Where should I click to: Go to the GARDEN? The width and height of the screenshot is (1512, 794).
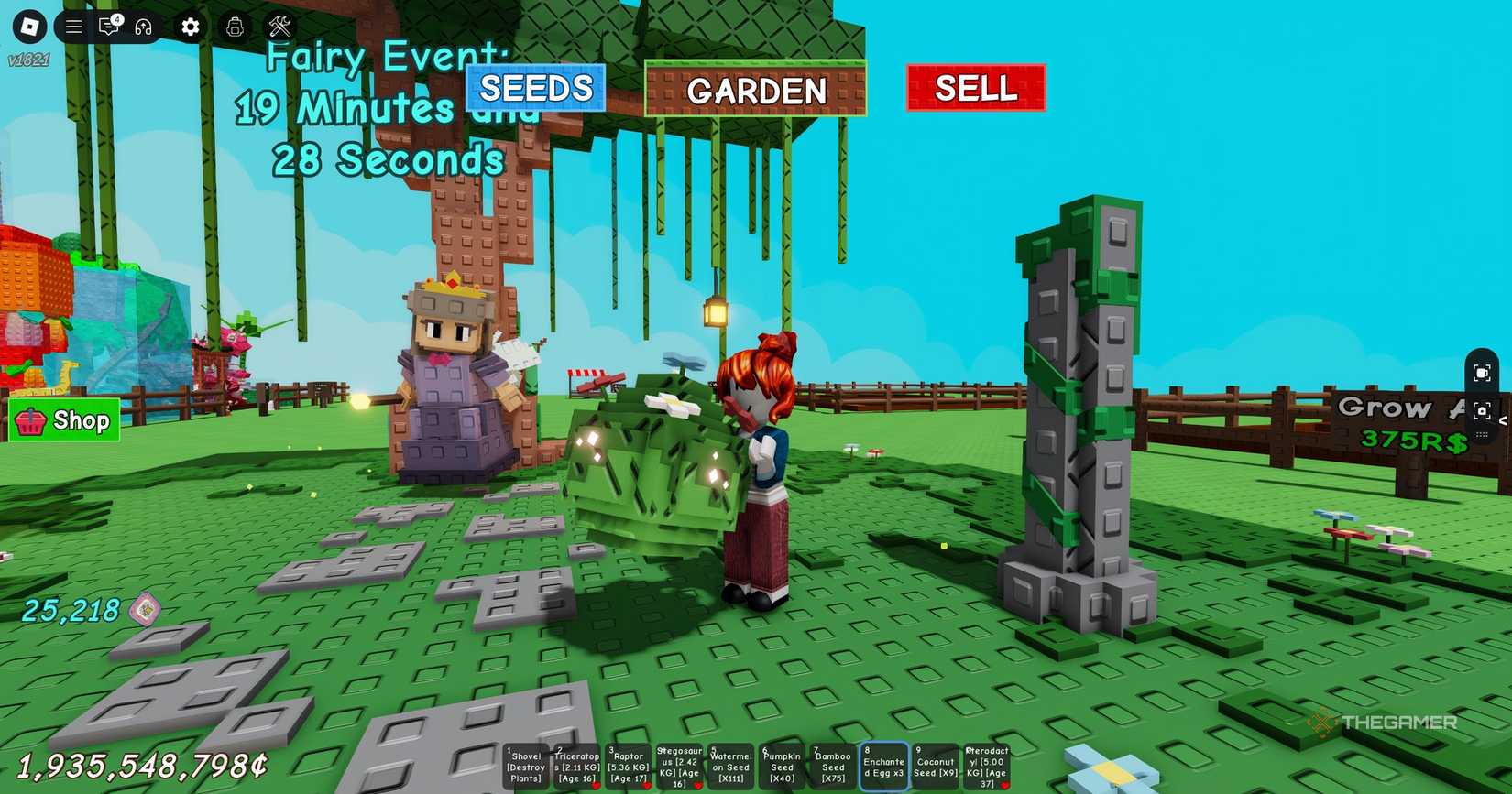756,90
